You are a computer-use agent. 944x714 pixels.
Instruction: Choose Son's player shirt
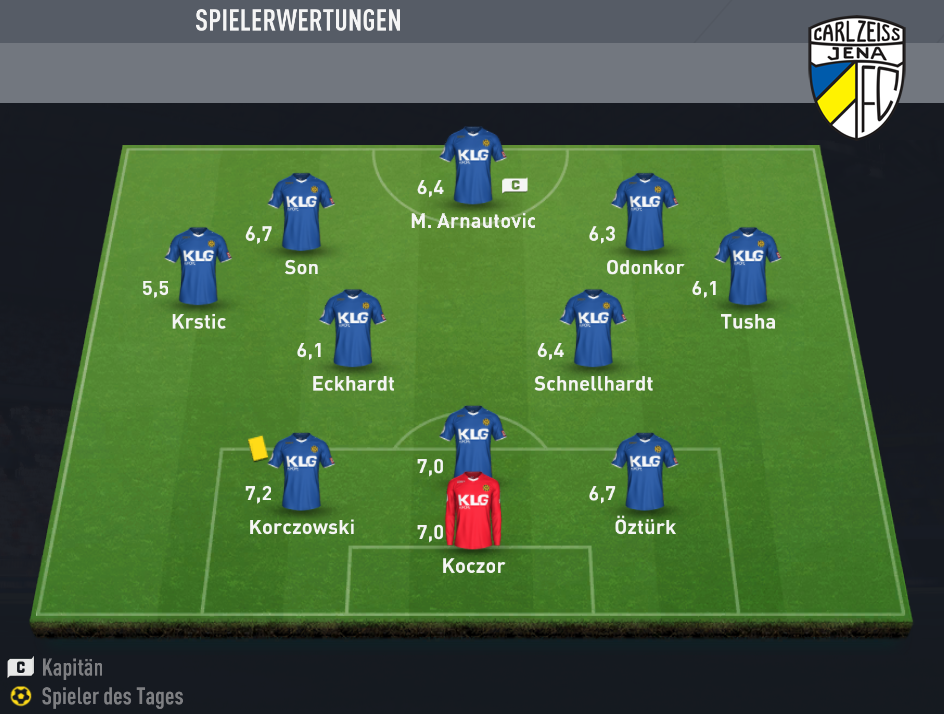pos(301,211)
